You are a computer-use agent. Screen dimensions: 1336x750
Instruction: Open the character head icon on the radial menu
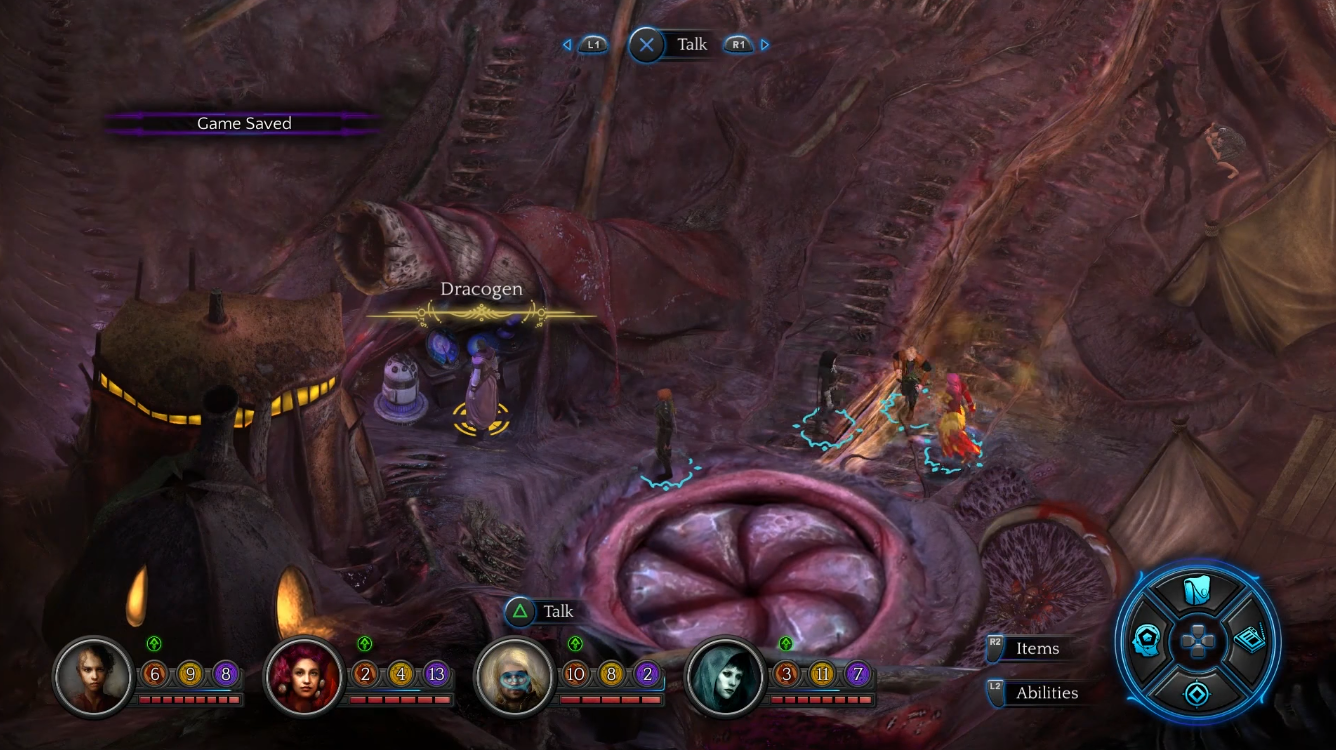pos(1147,641)
